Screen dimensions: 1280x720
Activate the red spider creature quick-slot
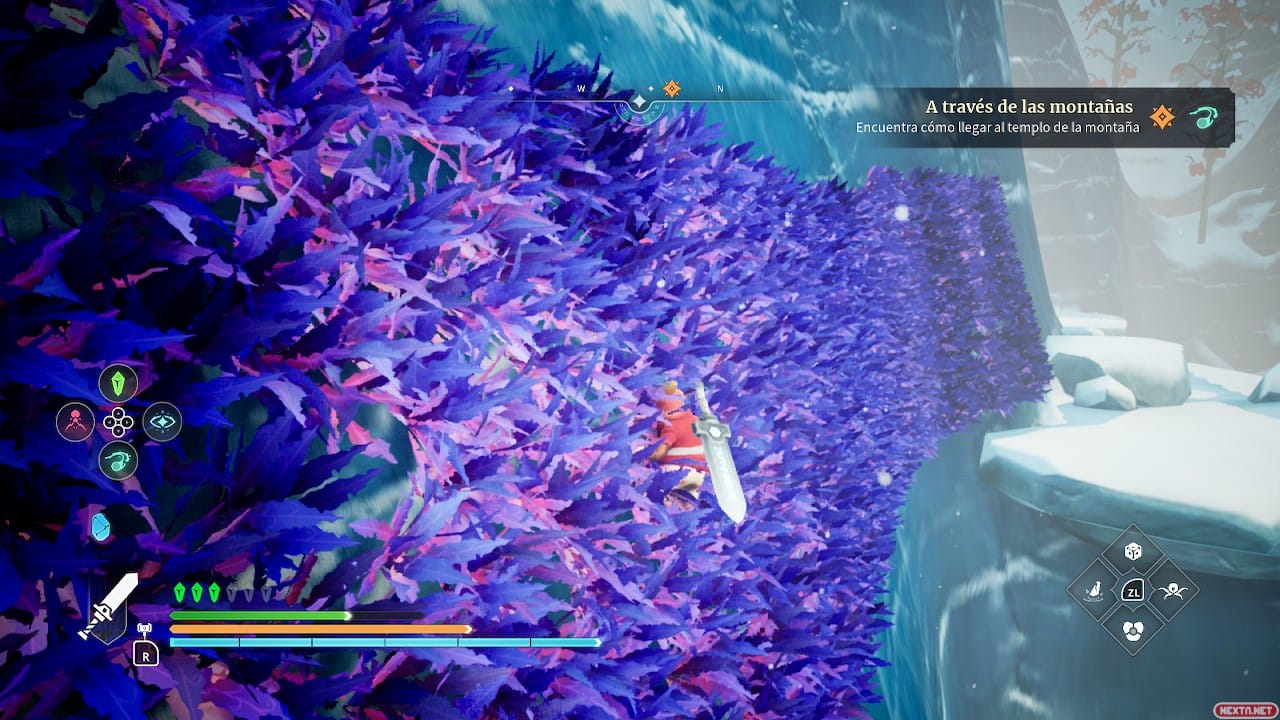coord(75,422)
